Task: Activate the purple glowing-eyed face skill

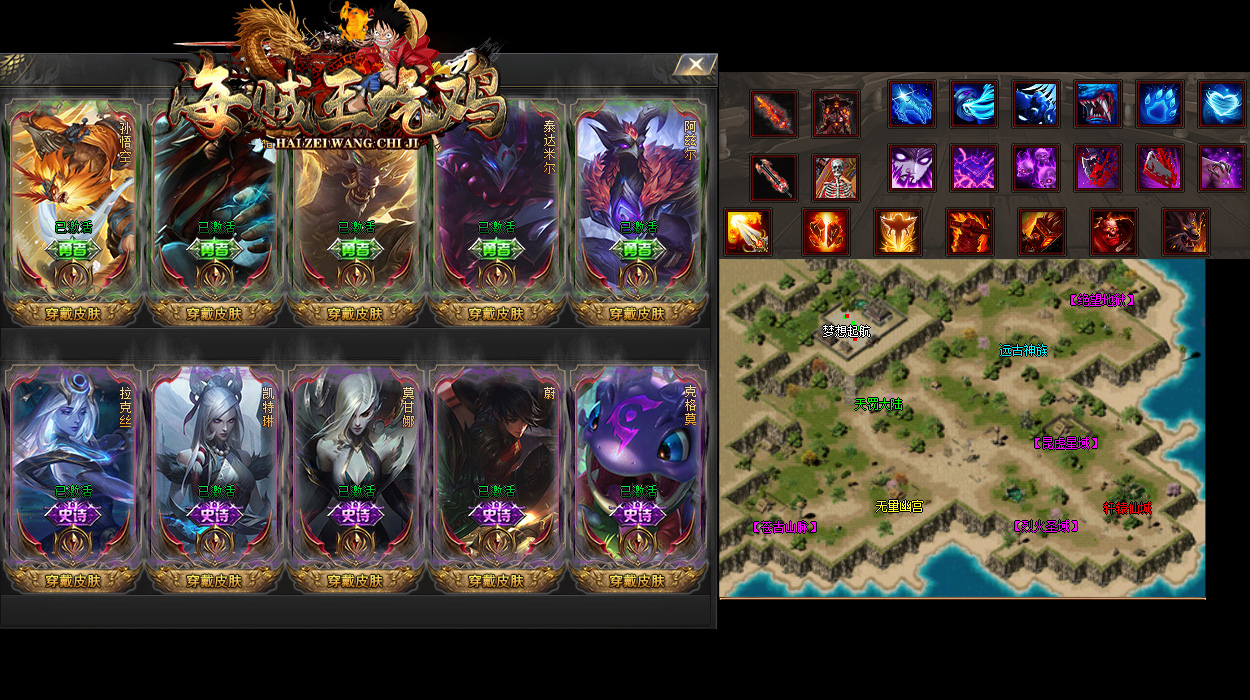Action: coord(912,167)
